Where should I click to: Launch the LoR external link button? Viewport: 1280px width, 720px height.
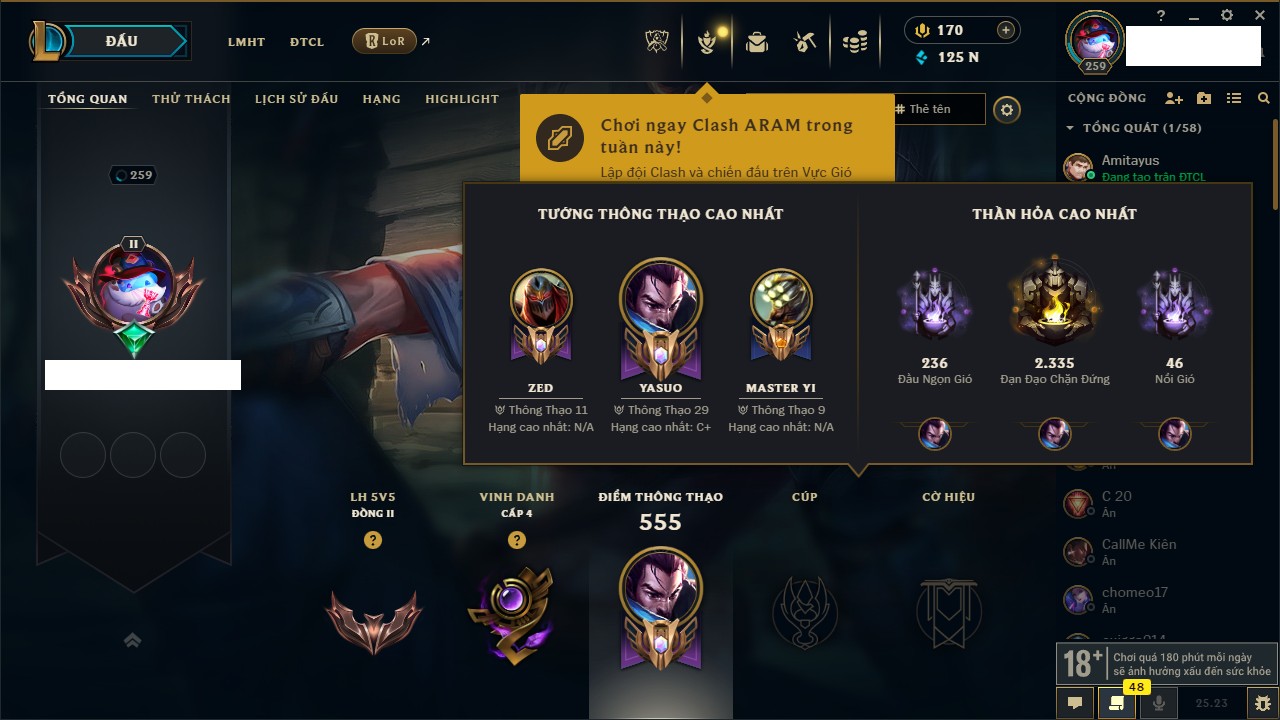point(385,41)
